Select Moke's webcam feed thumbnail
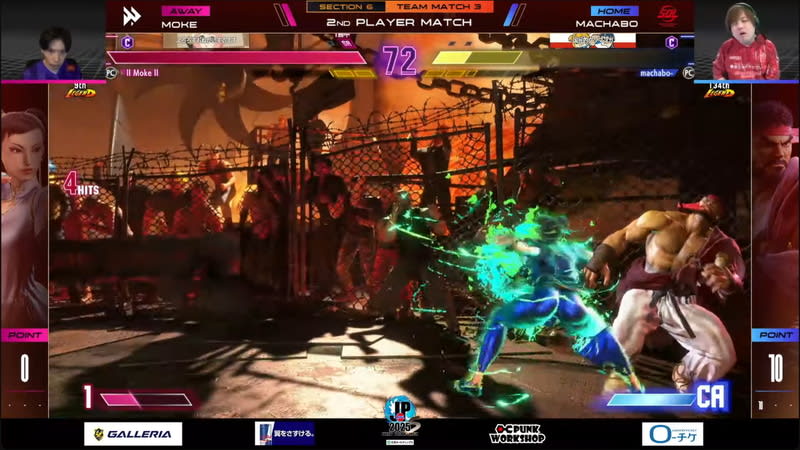This screenshot has height=450, width=800. click(52, 41)
